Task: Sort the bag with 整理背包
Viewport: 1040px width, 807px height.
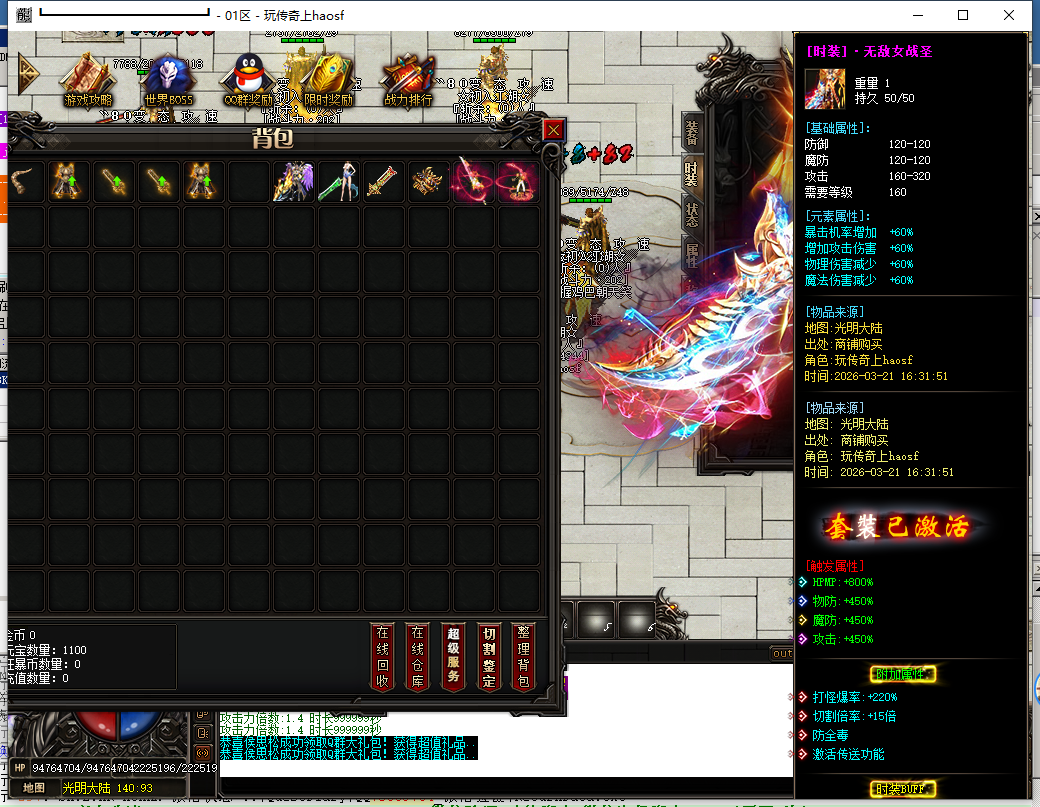Action: 523,656
